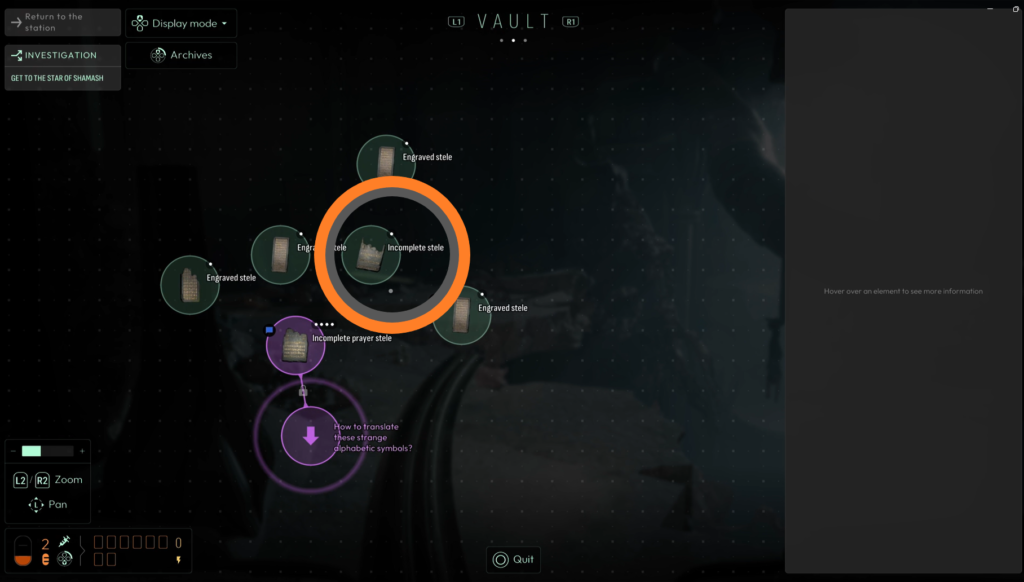Quit the Vault screen
Viewport: 1024px width, 582px height.
513,559
